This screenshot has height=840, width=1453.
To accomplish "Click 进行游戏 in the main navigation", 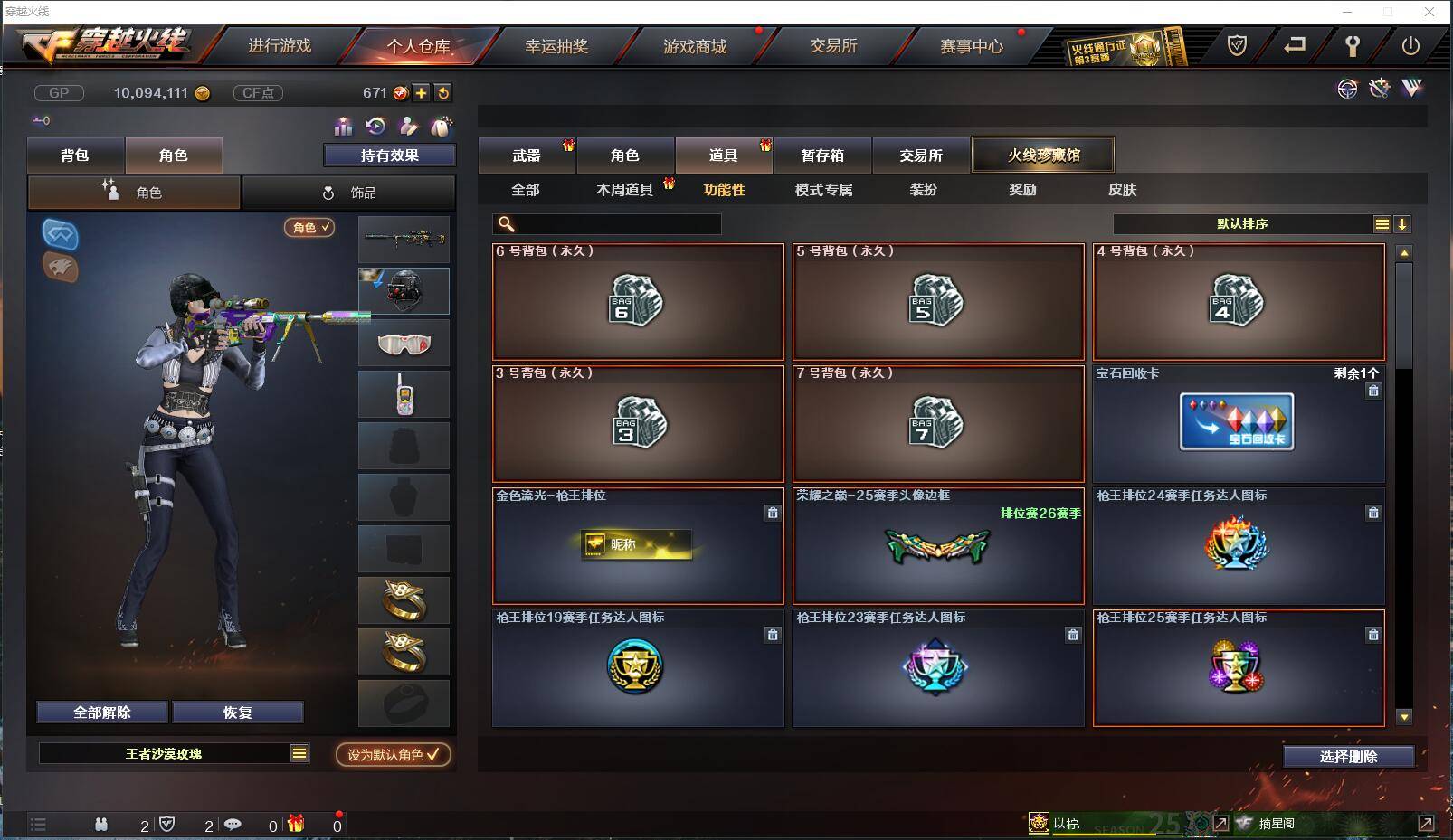I will point(280,45).
